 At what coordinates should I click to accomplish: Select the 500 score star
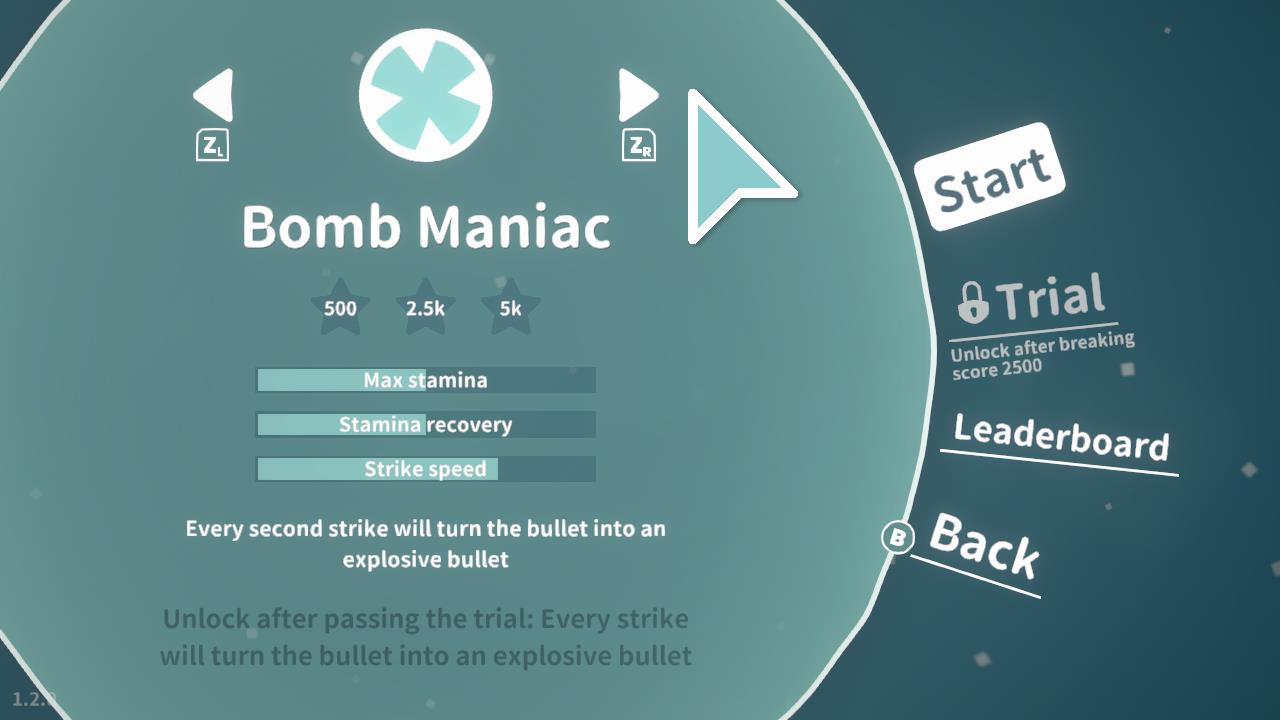(x=340, y=307)
